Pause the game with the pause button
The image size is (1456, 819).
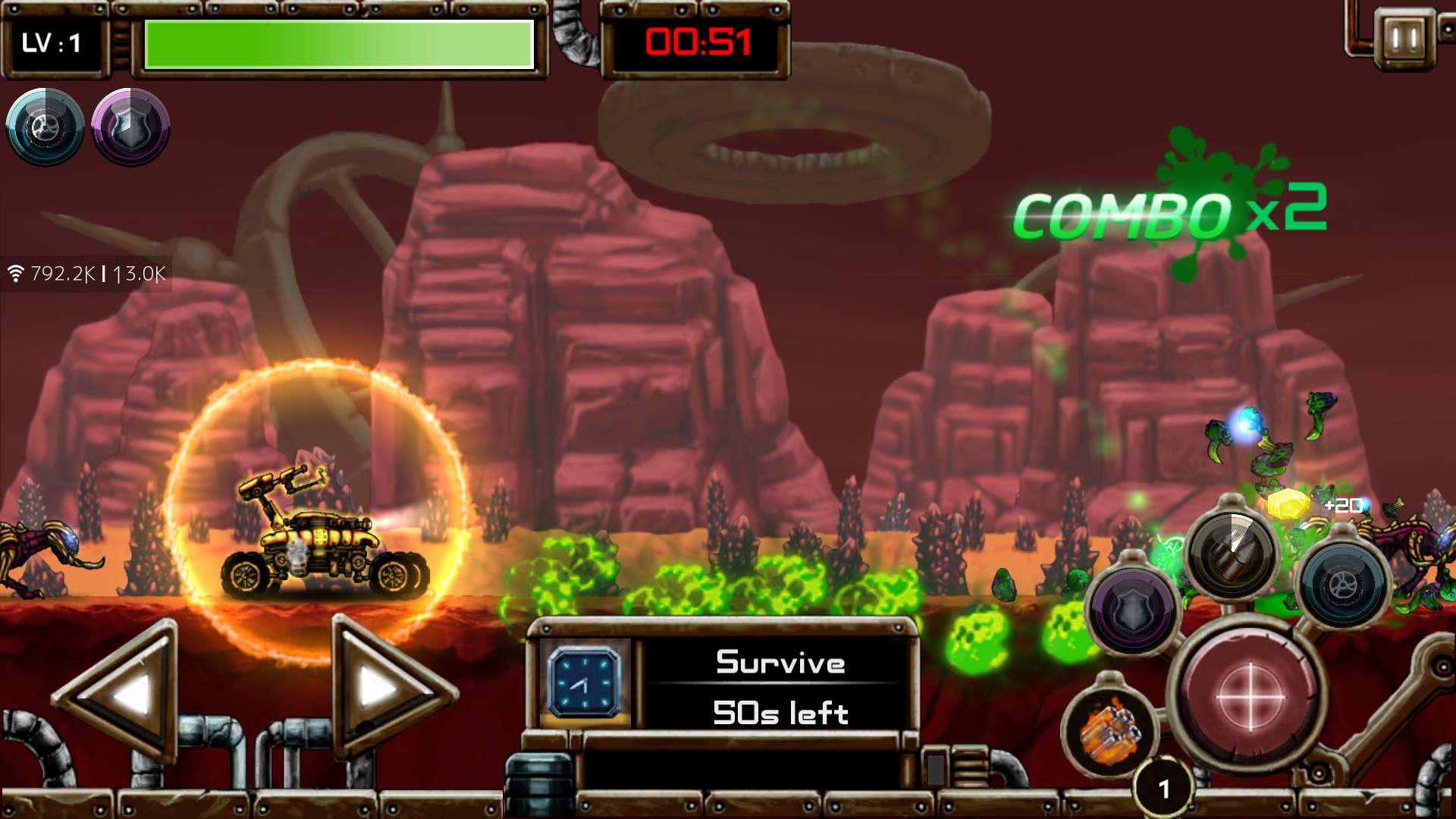pos(1404,38)
